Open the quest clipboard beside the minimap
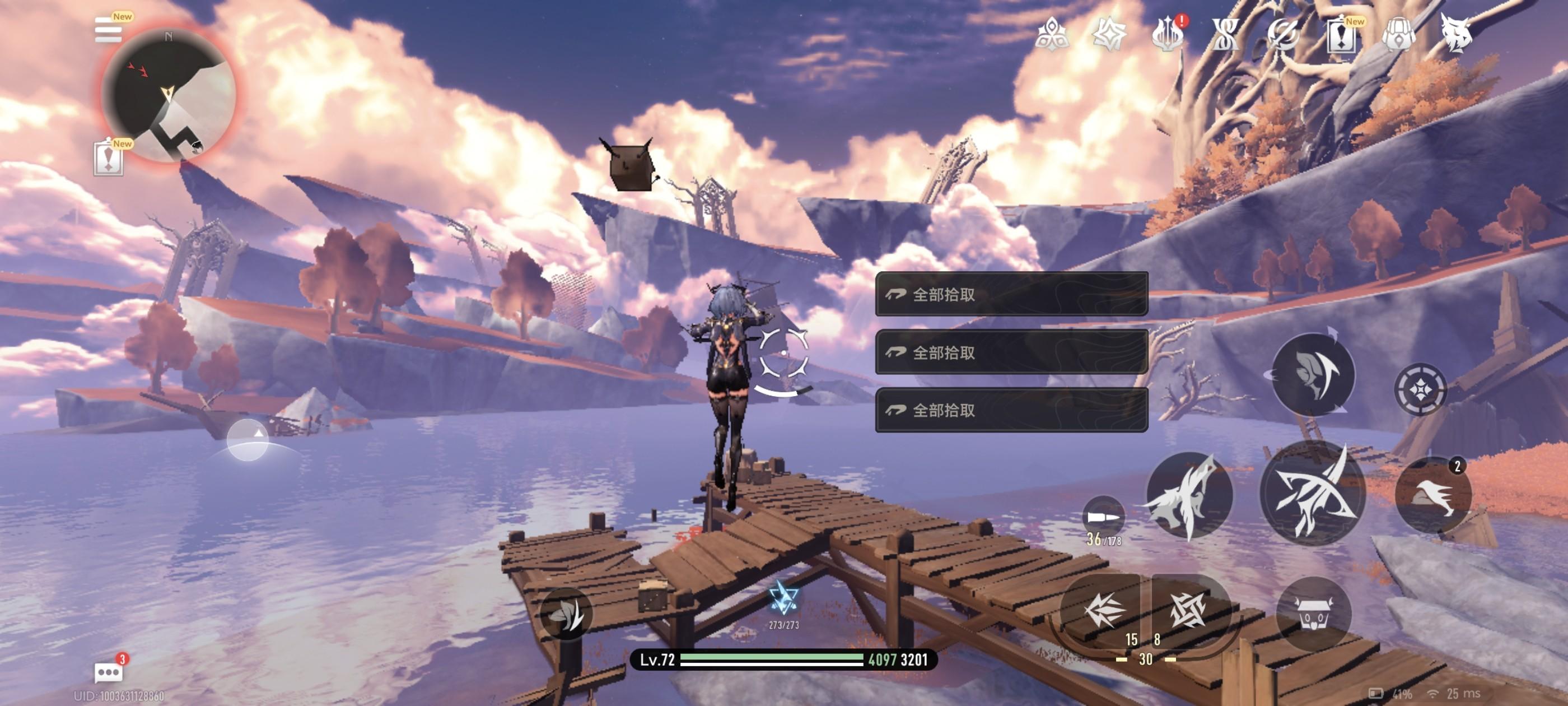 pyautogui.click(x=108, y=159)
